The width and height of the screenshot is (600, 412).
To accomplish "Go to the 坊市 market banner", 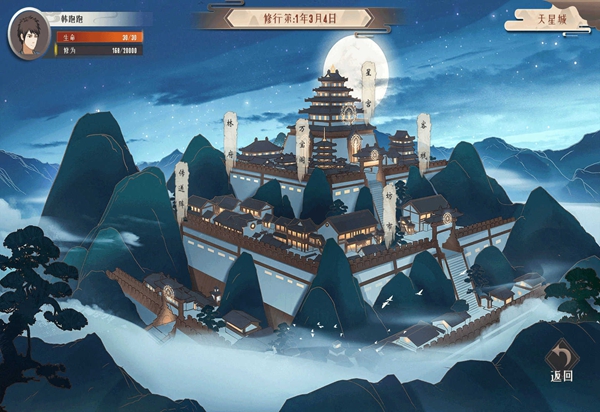I will 389,207.
